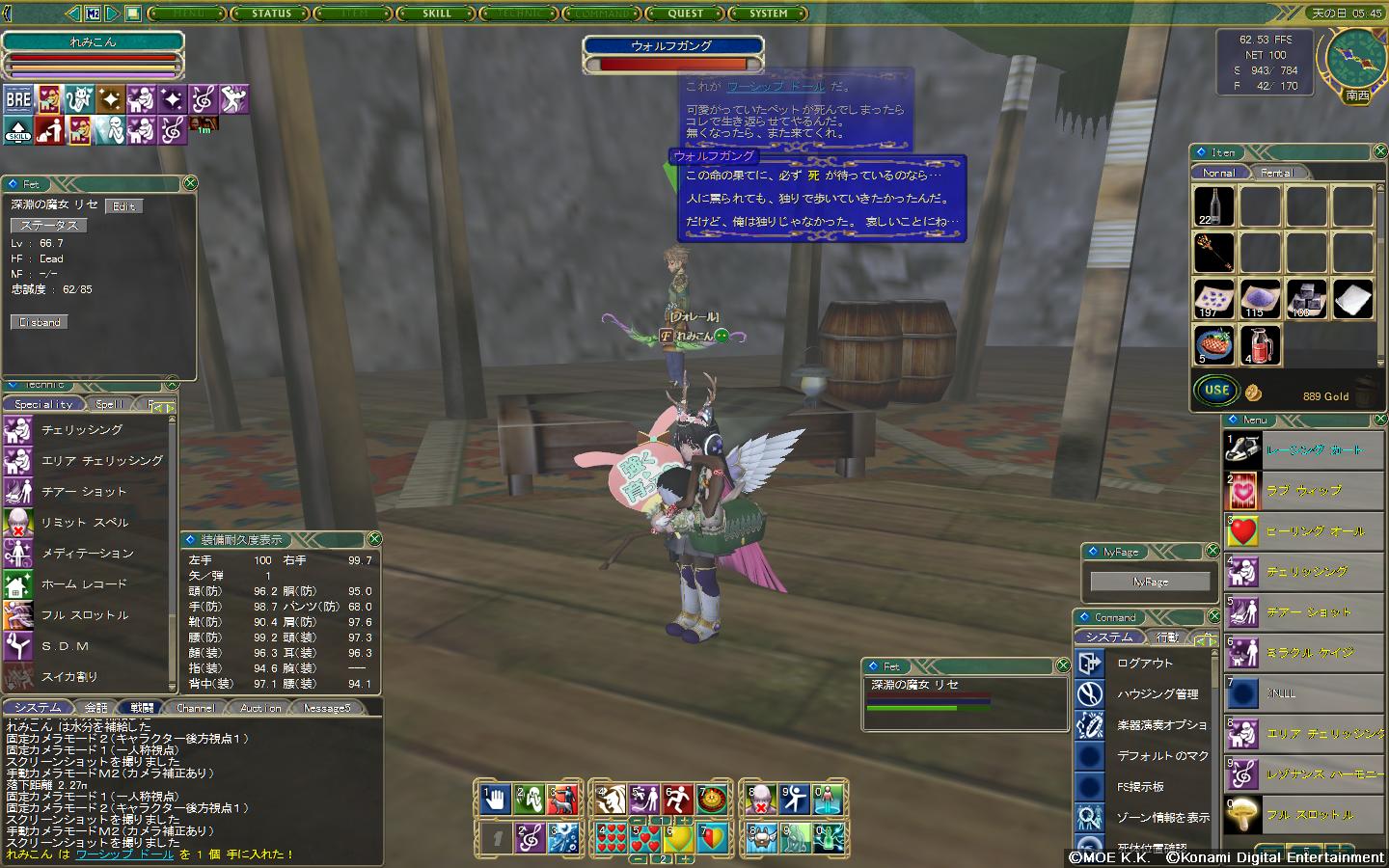Open the SKILL menu
The height and width of the screenshot is (868, 1389).
click(436, 14)
